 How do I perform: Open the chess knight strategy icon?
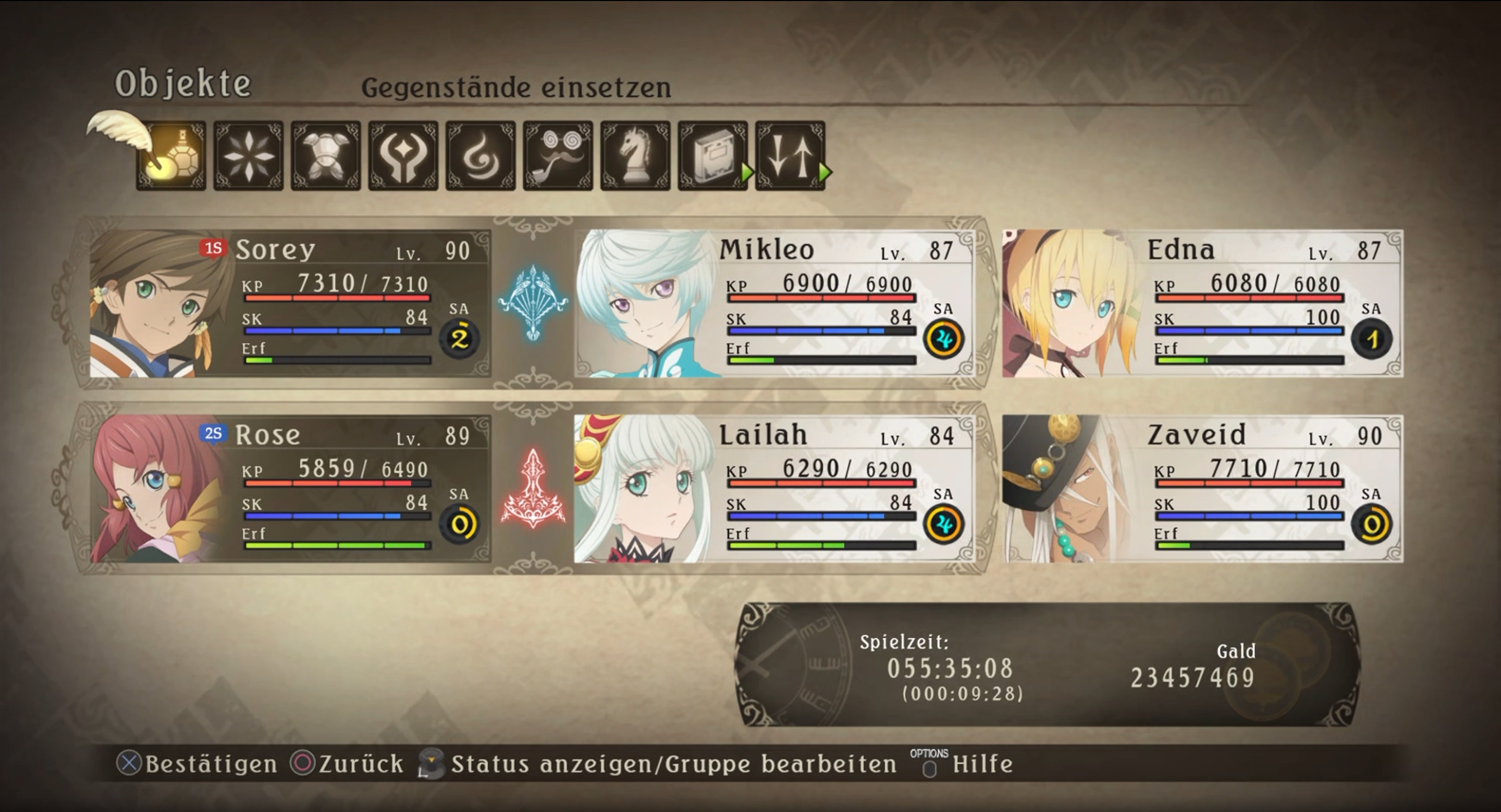(x=636, y=155)
